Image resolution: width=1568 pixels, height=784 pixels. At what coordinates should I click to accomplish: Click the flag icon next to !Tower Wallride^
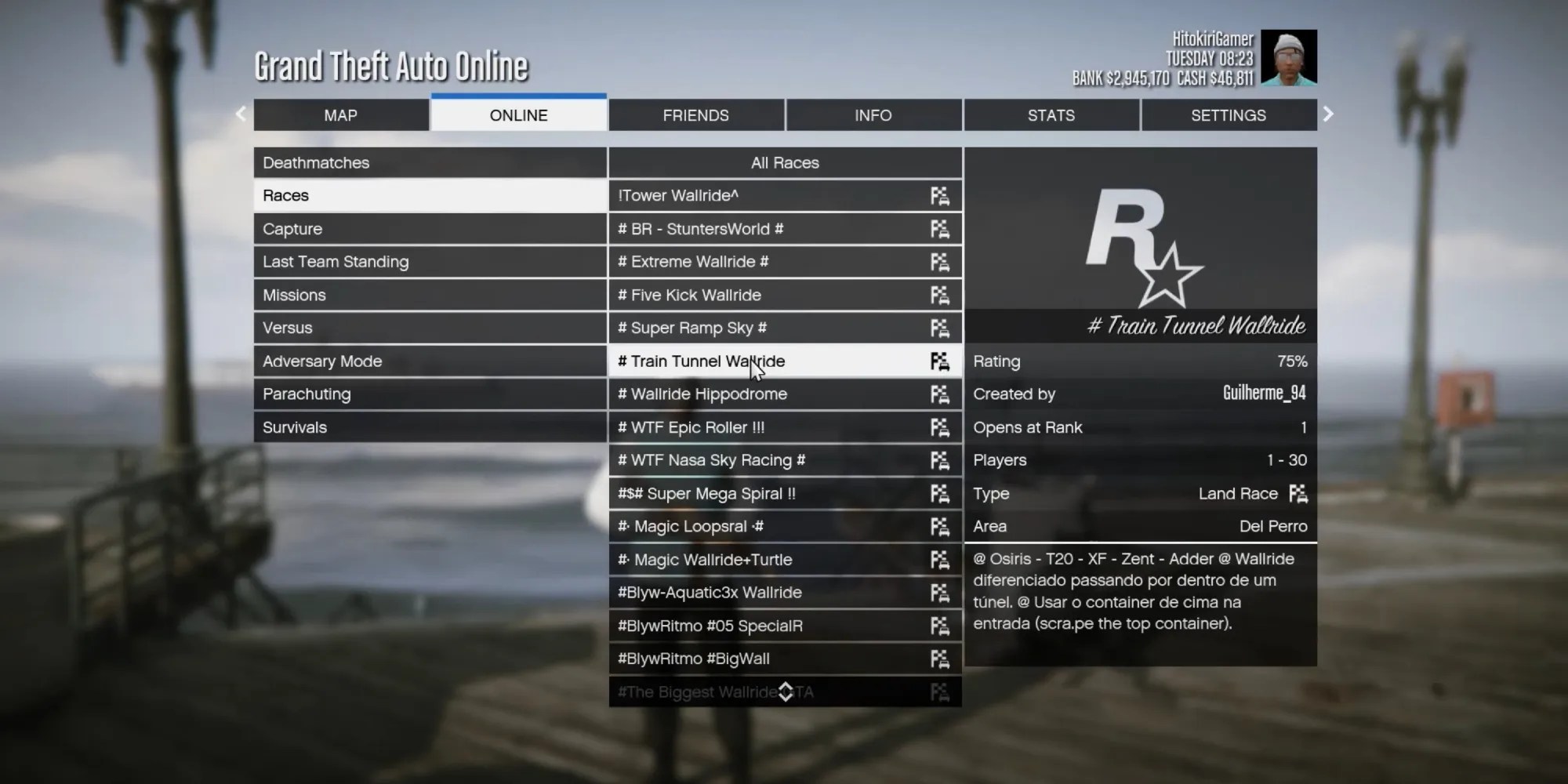(x=939, y=195)
